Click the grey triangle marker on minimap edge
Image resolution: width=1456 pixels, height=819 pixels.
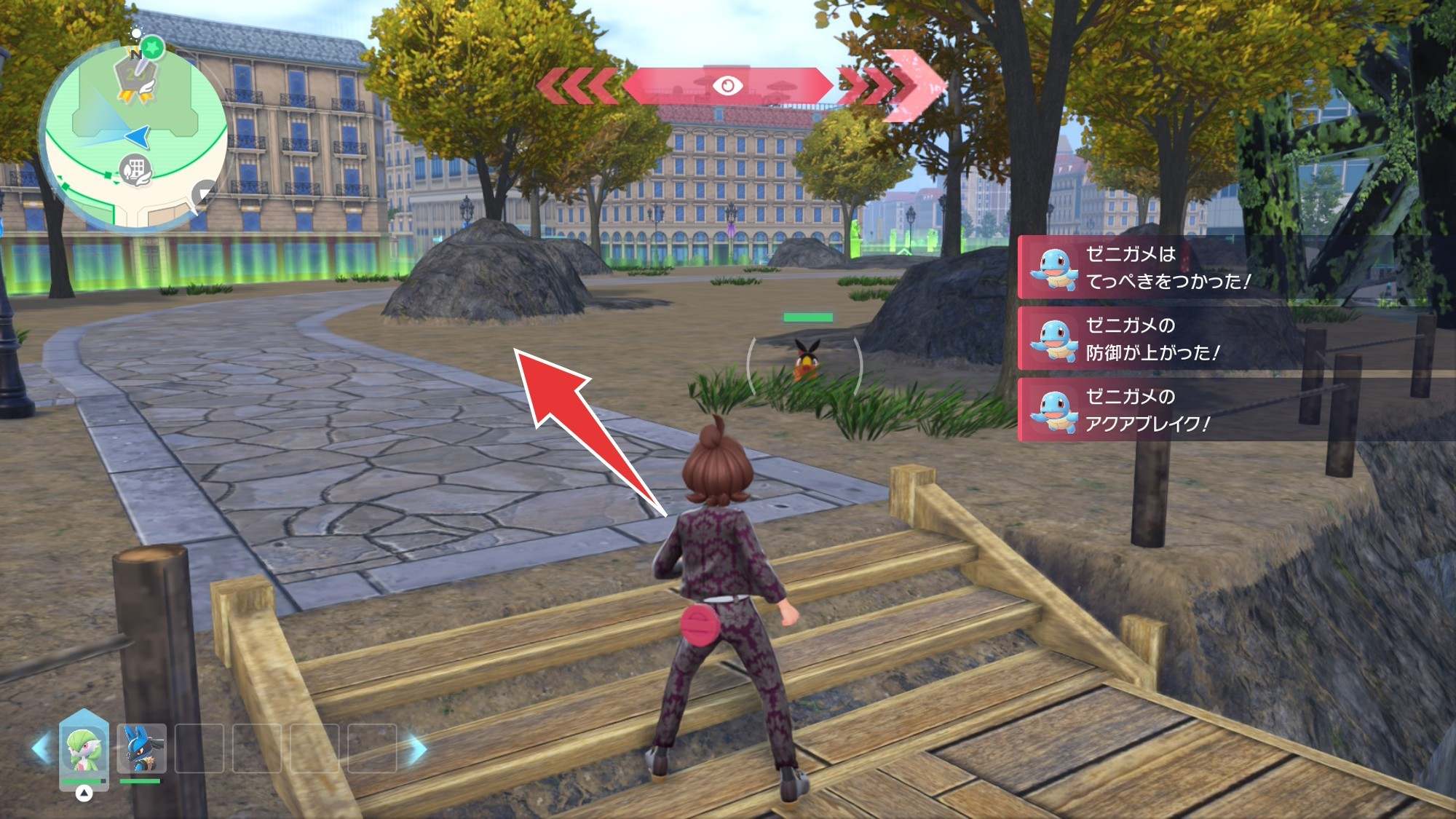pos(206,192)
